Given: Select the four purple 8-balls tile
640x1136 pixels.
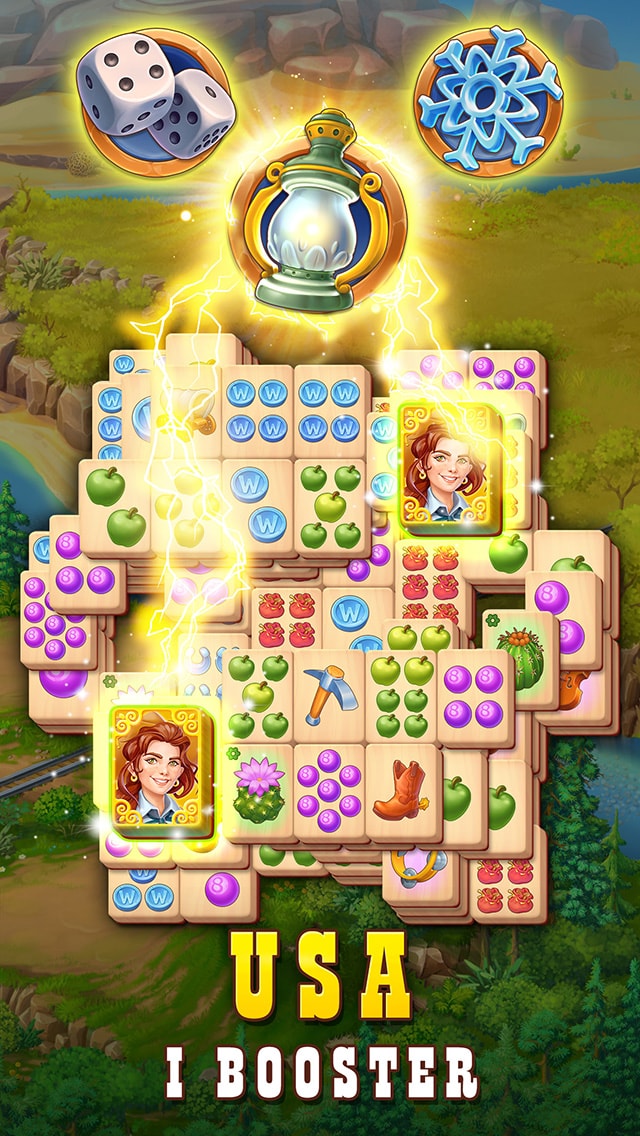Looking at the screenshot, I should coord(475,696).
